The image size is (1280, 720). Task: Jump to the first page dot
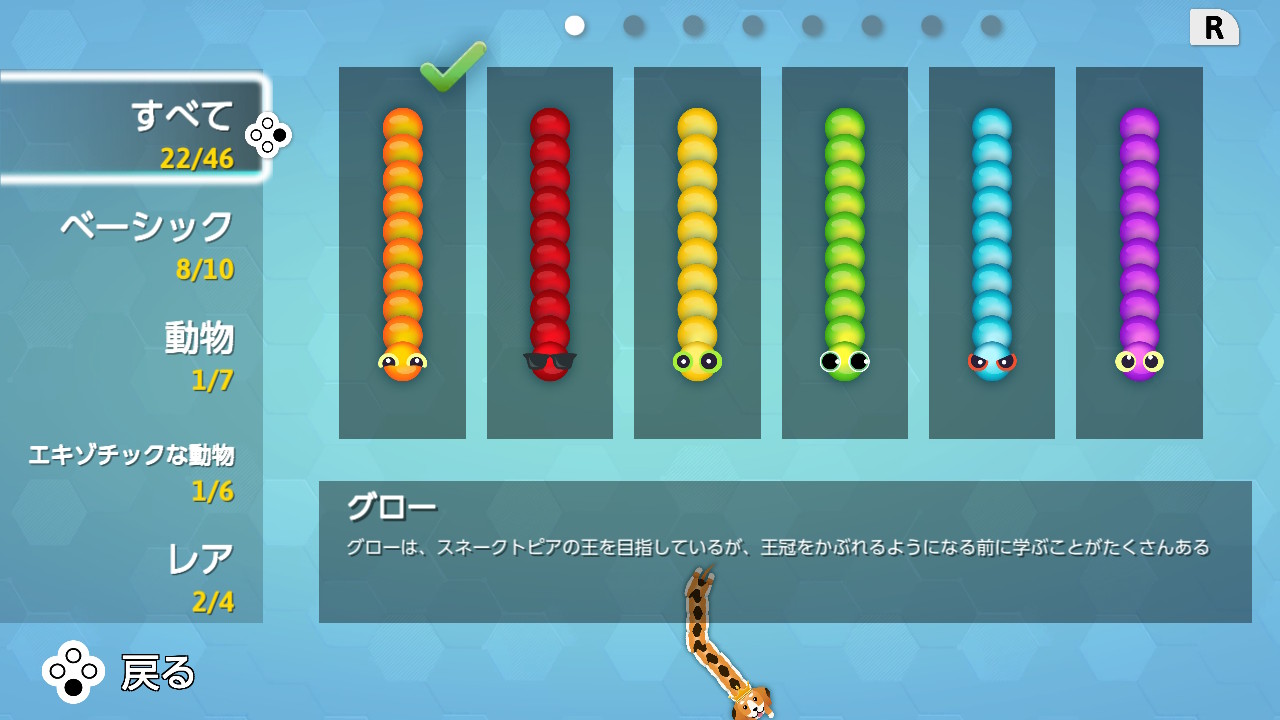[573, 26]
